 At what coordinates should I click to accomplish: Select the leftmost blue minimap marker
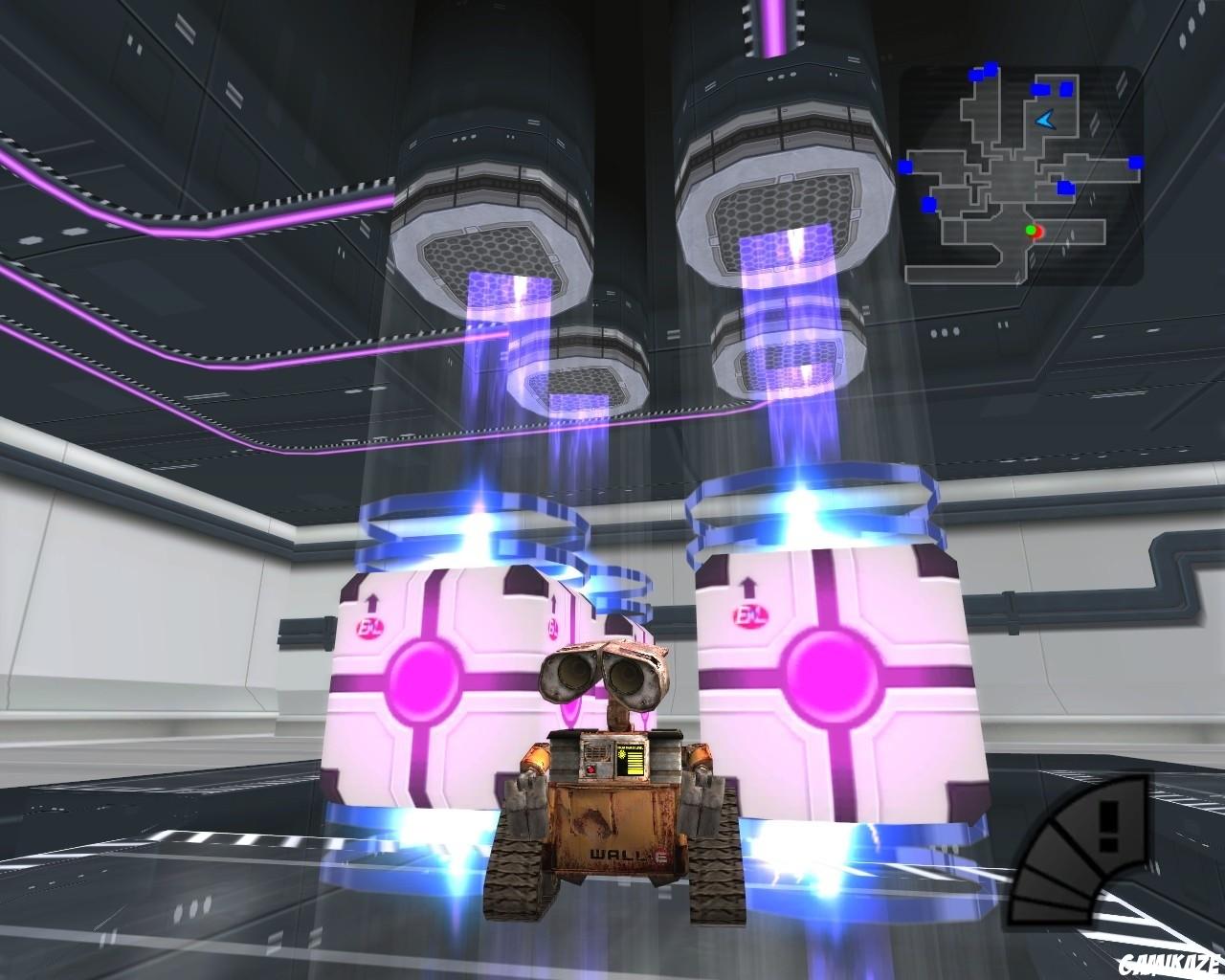[905, 166]
